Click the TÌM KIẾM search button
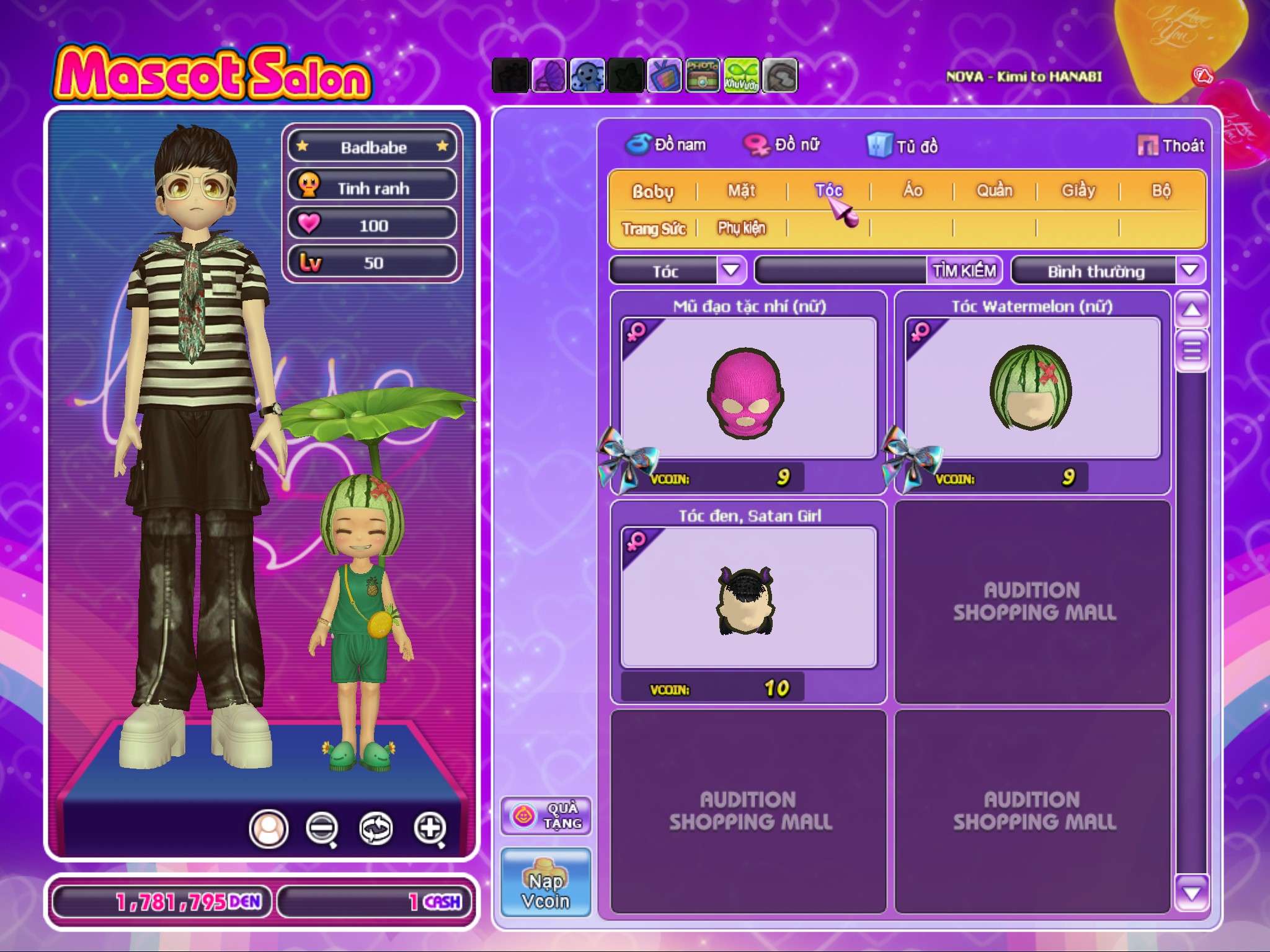 pyautogui.click(x=964, y=271)
